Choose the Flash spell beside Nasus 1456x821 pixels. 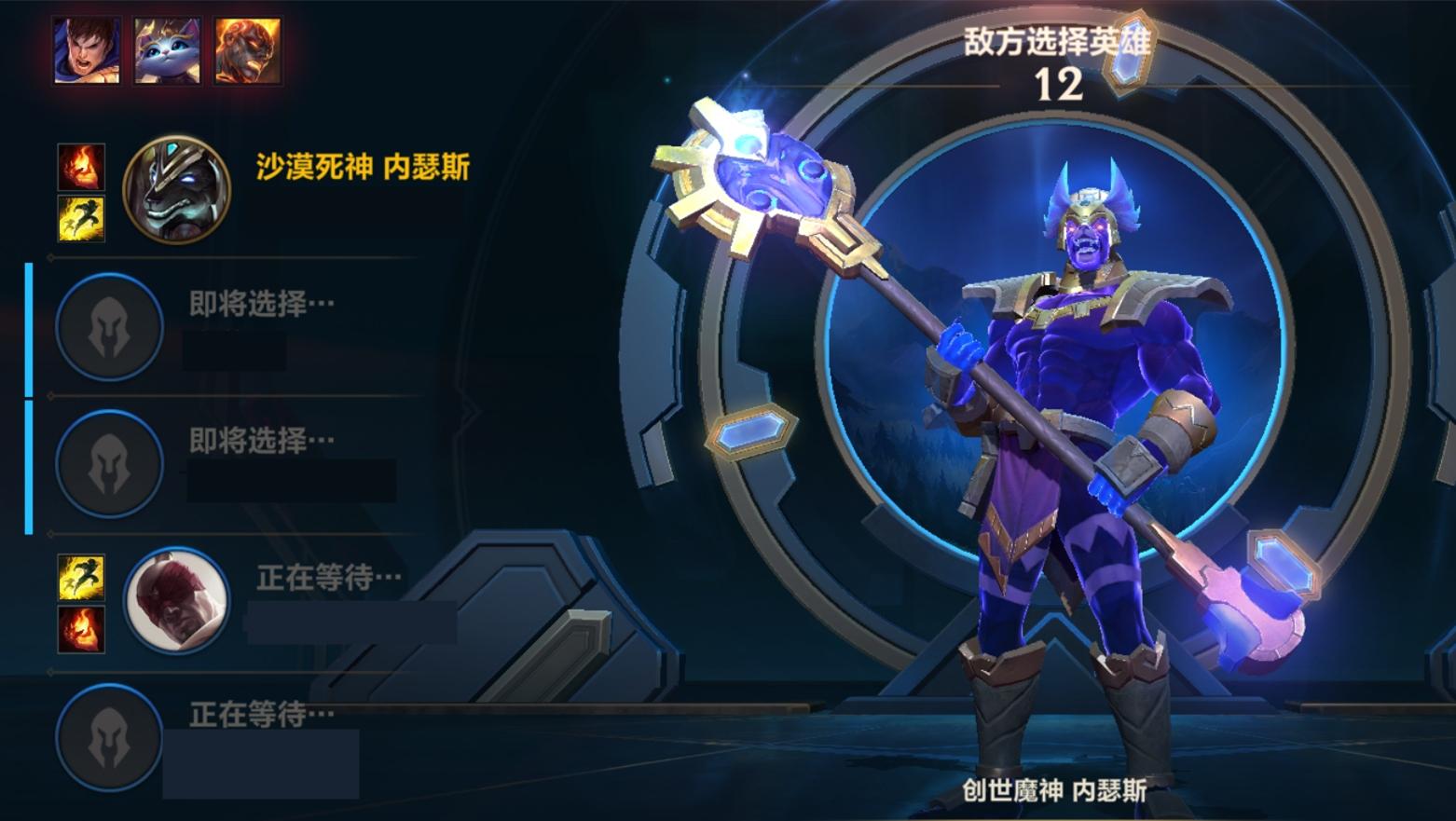81,218
